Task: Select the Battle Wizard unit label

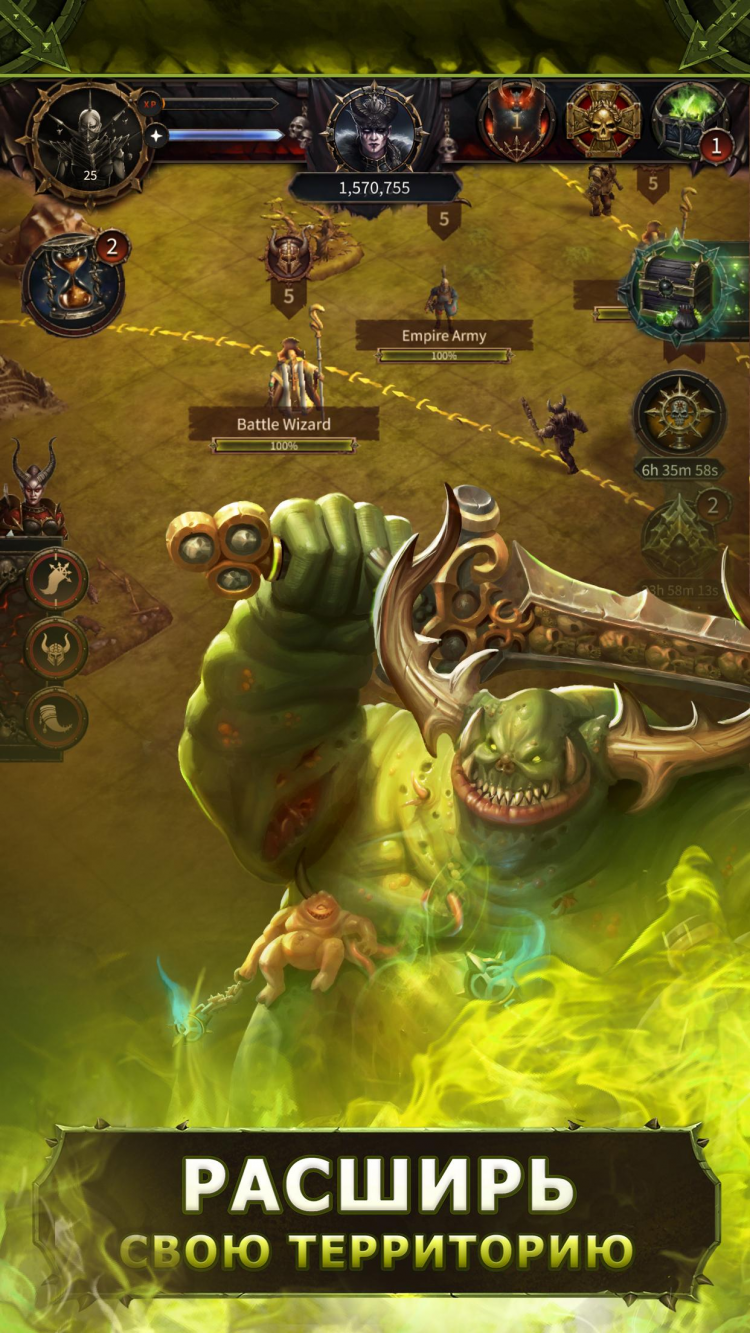Action: click(284, 424)
